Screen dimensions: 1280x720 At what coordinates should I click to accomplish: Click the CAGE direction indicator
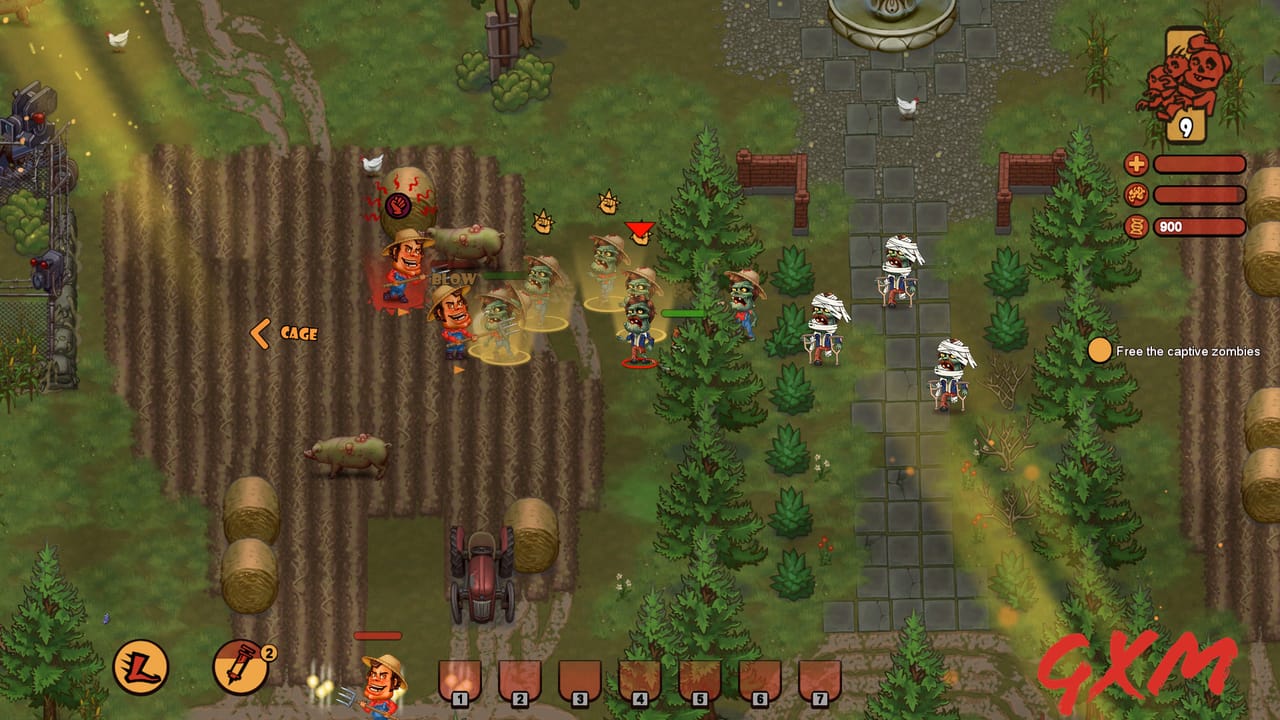pyautogui.click(x=285, y=332)
